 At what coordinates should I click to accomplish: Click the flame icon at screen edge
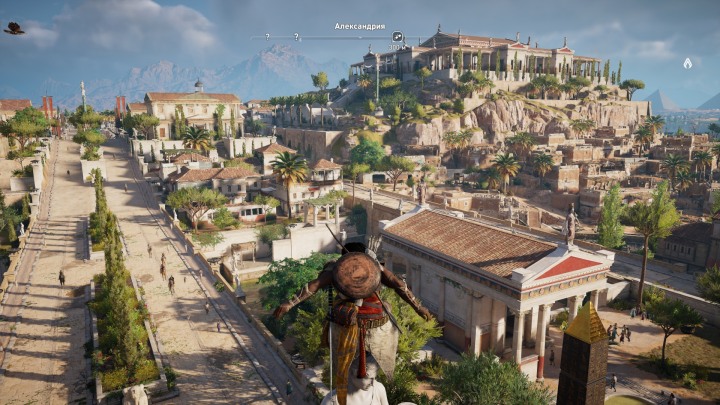click(687, 63)
